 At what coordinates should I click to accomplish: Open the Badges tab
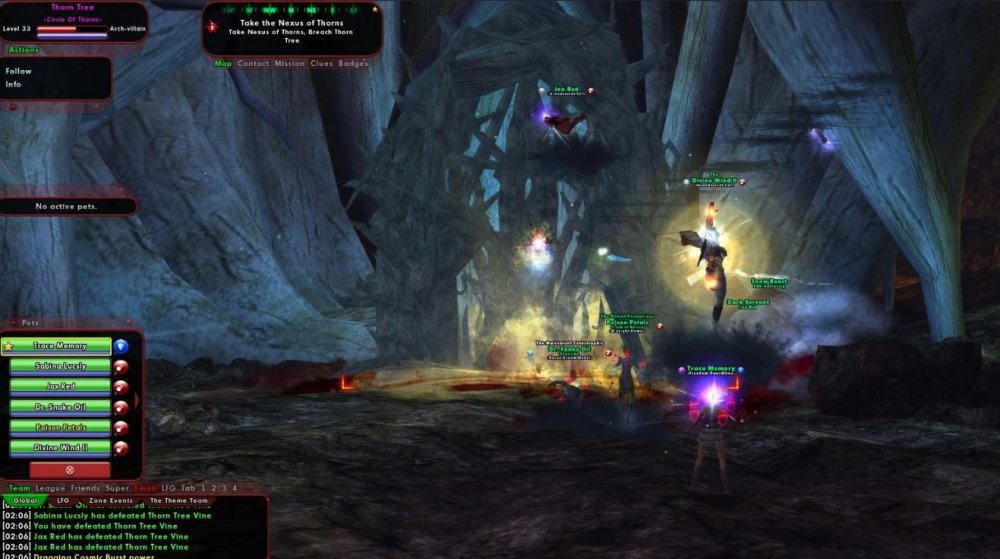click(x=353, y=63)
